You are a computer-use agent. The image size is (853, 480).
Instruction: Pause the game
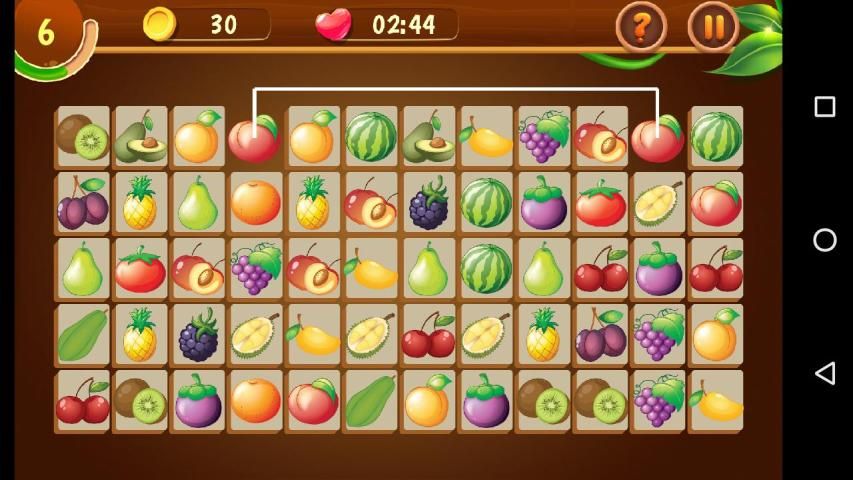[x=714, y=27]
